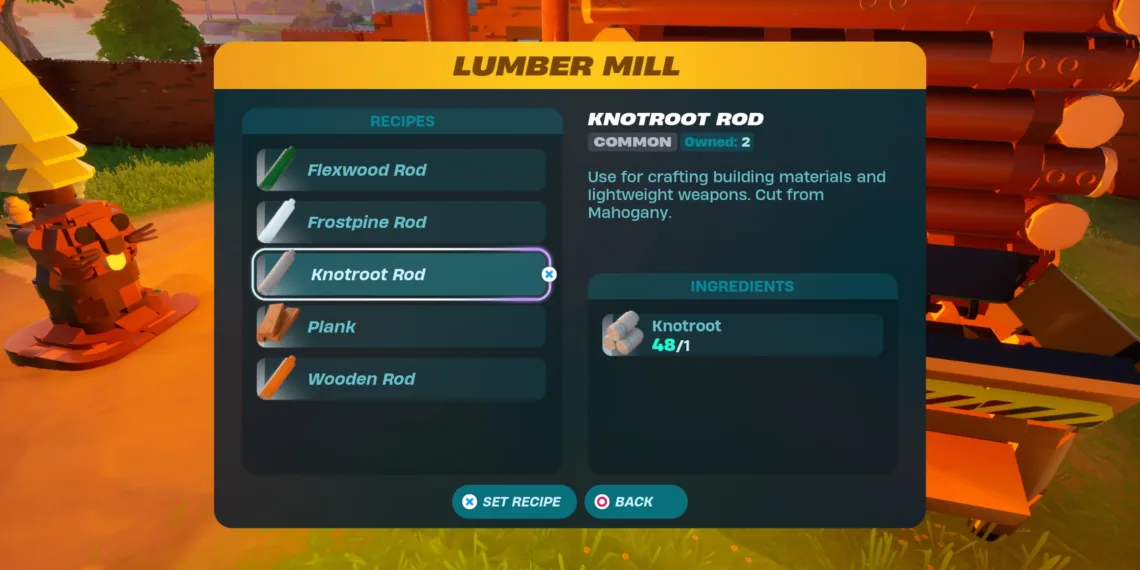Click the Knotroot ingredient slot
The image size is (1140, 570).
click(x=742, y=335)
